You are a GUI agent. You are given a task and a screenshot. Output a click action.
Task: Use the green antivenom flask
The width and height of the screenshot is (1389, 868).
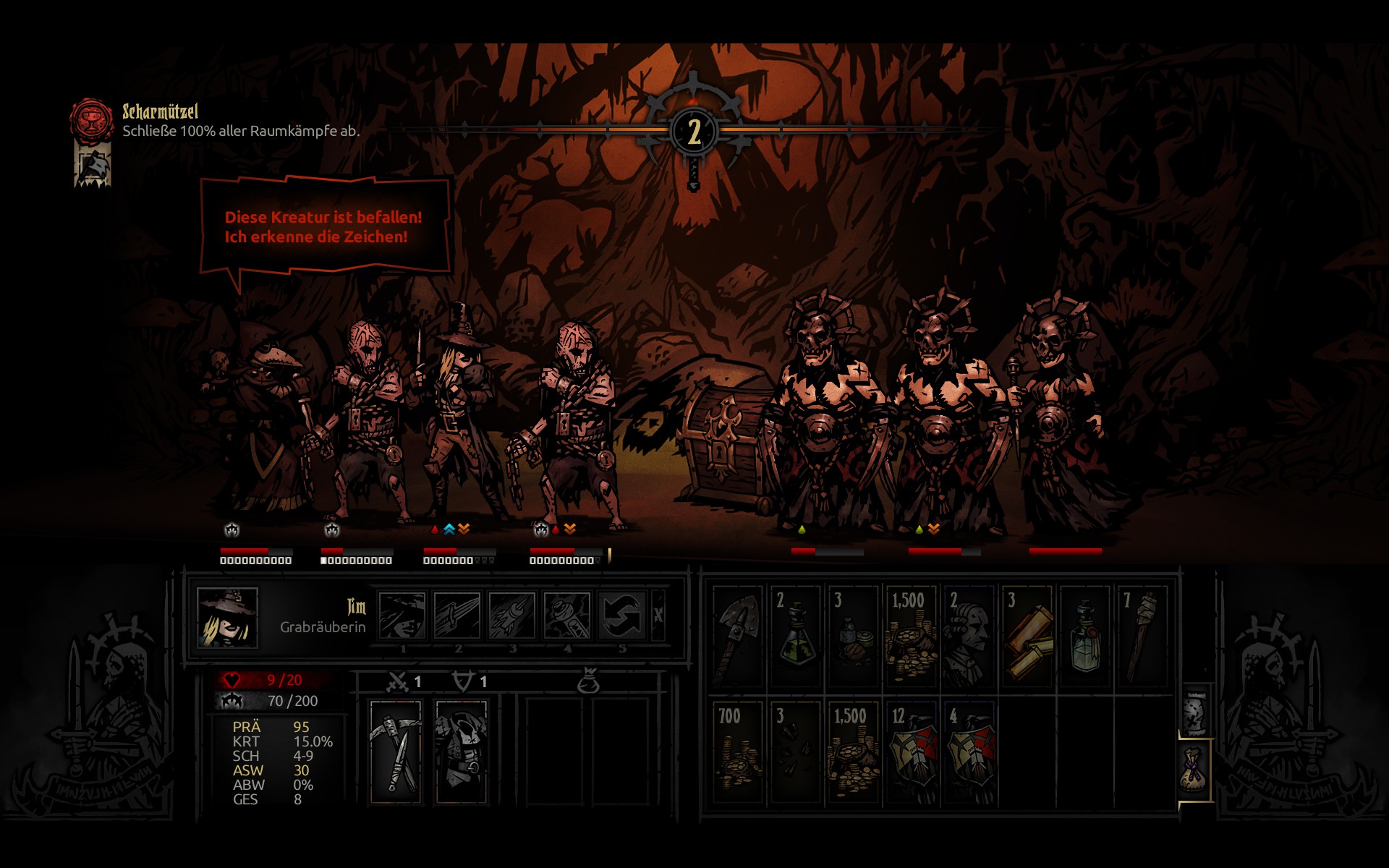pos(796,635)
